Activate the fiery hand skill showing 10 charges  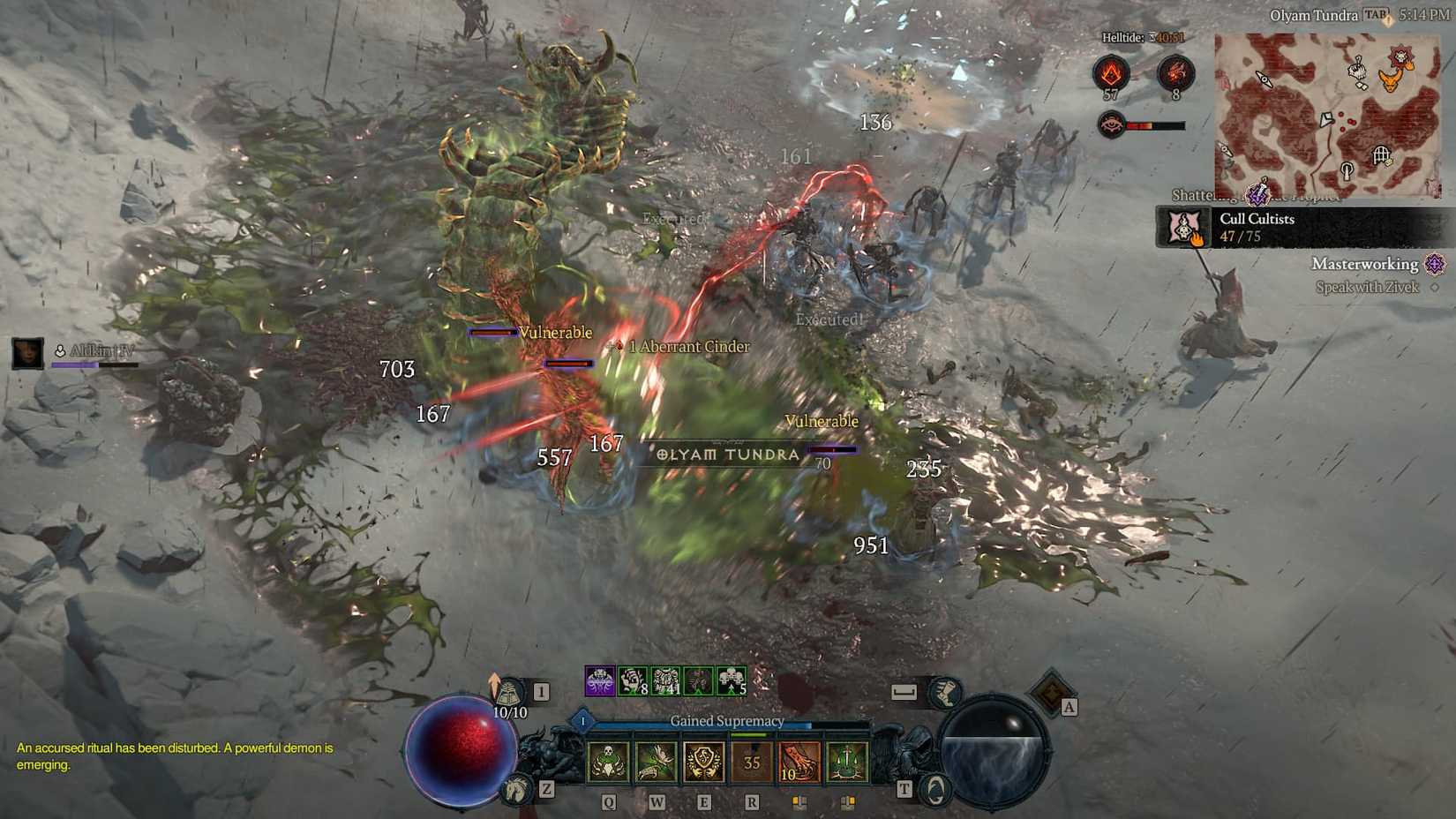pyautogui.click(x=799, y=760)
